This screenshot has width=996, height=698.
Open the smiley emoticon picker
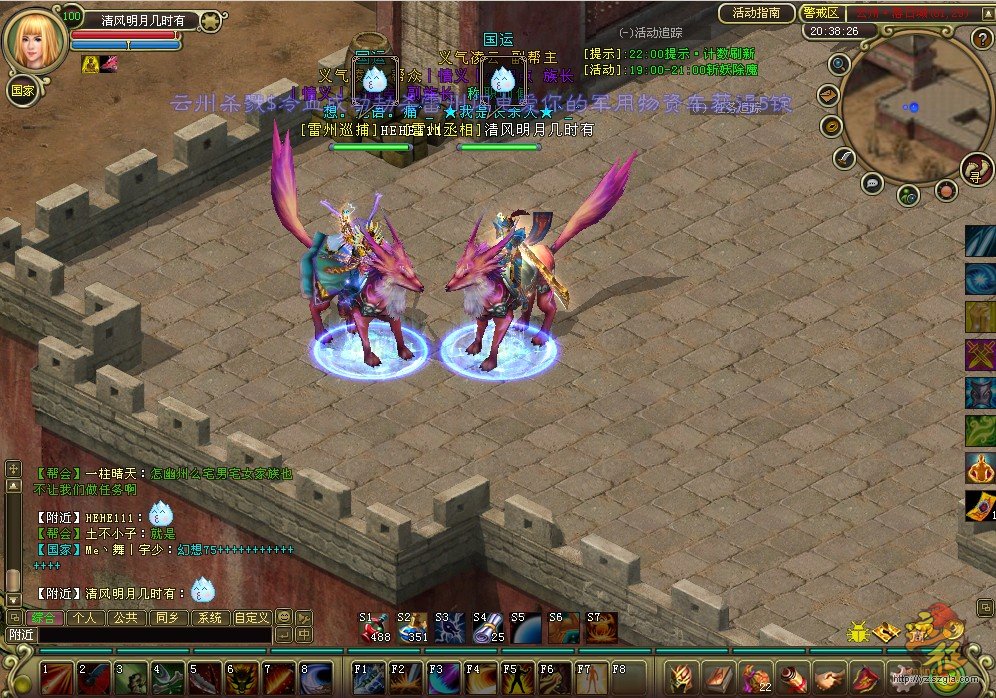click(x=283, y=618)
